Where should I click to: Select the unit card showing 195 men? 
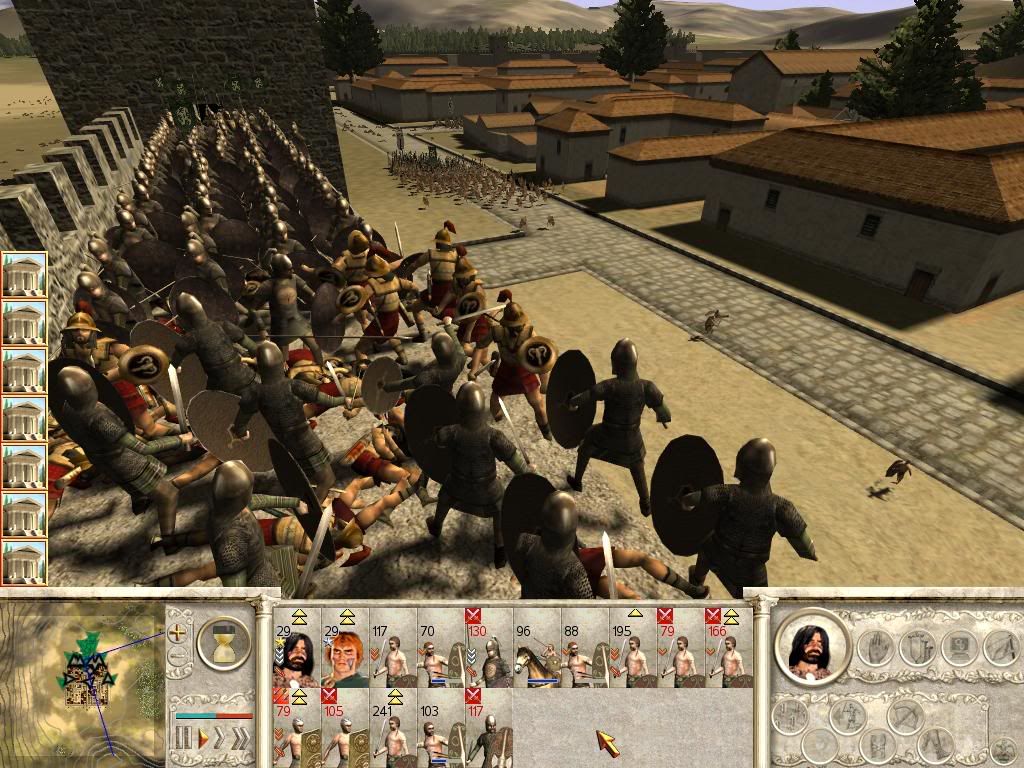pyautogui.click(x=632, y=647)
